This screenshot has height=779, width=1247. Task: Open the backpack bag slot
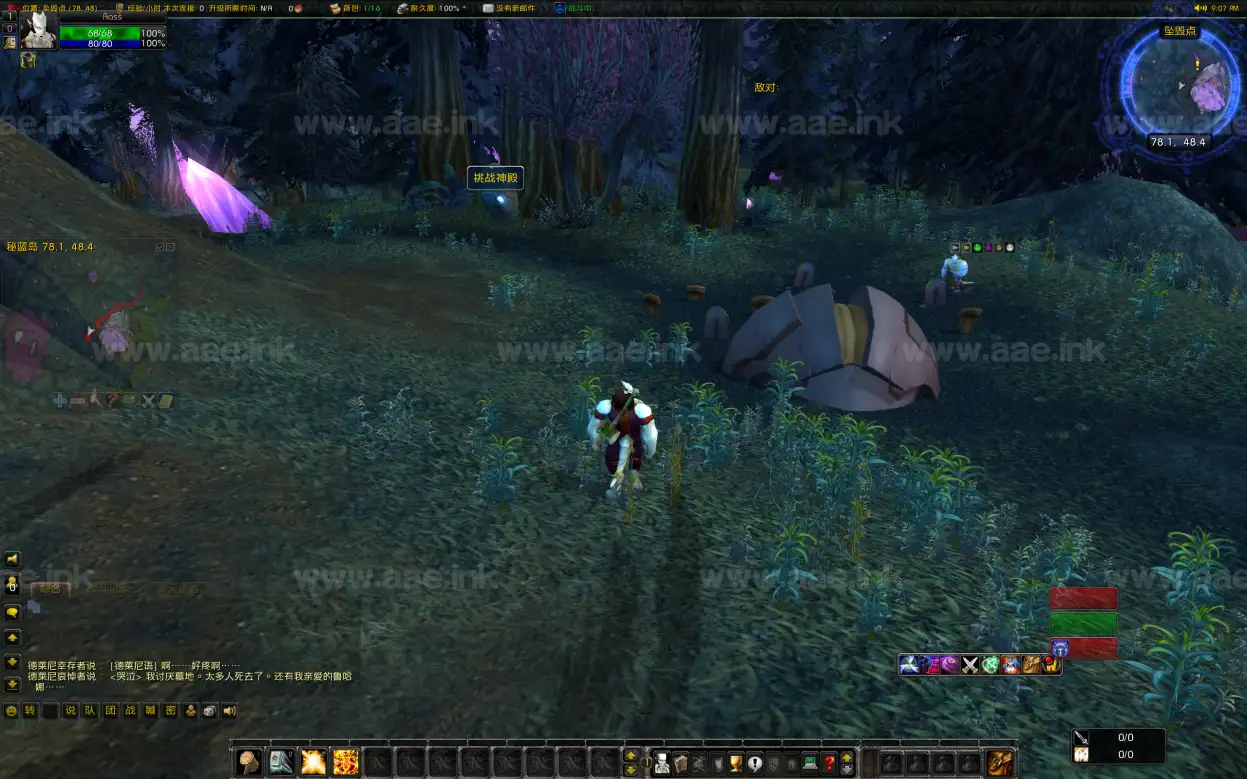pyautogui.click(x=1000, y=763)
